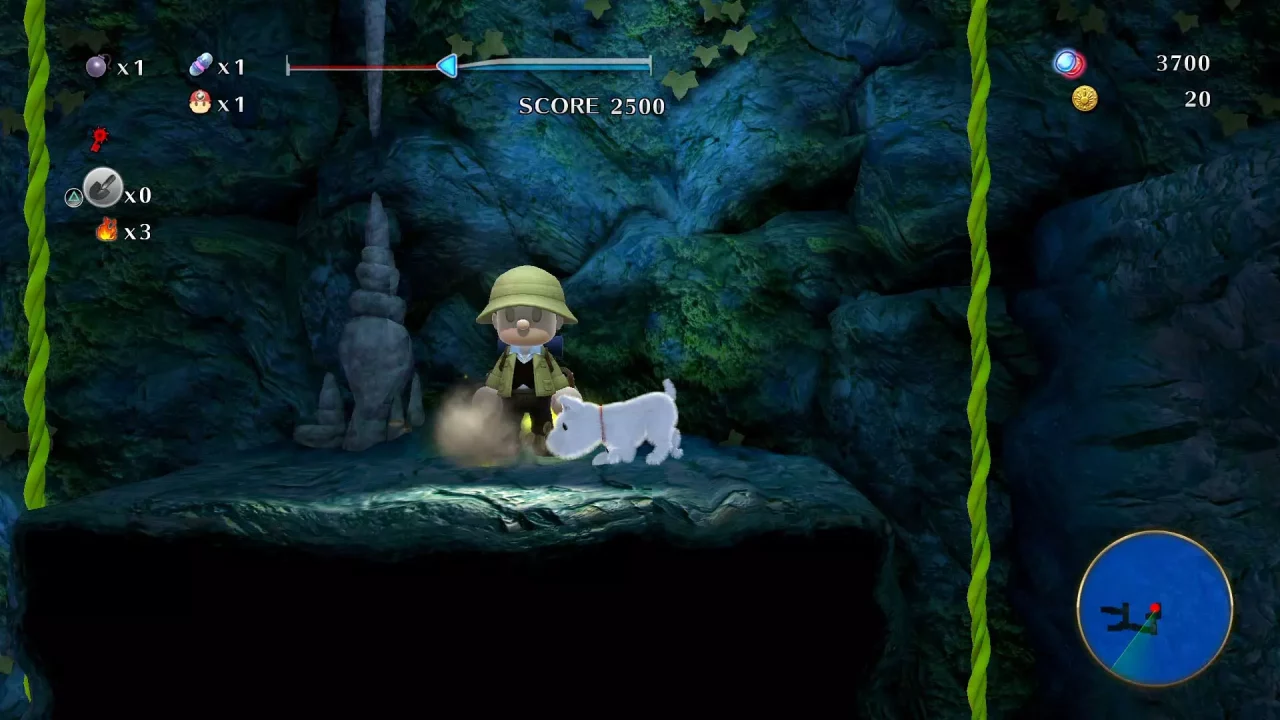Click the blue arrow marker on the energy bar
Viewport: 1280px width, 720px height.
(446, 65)
